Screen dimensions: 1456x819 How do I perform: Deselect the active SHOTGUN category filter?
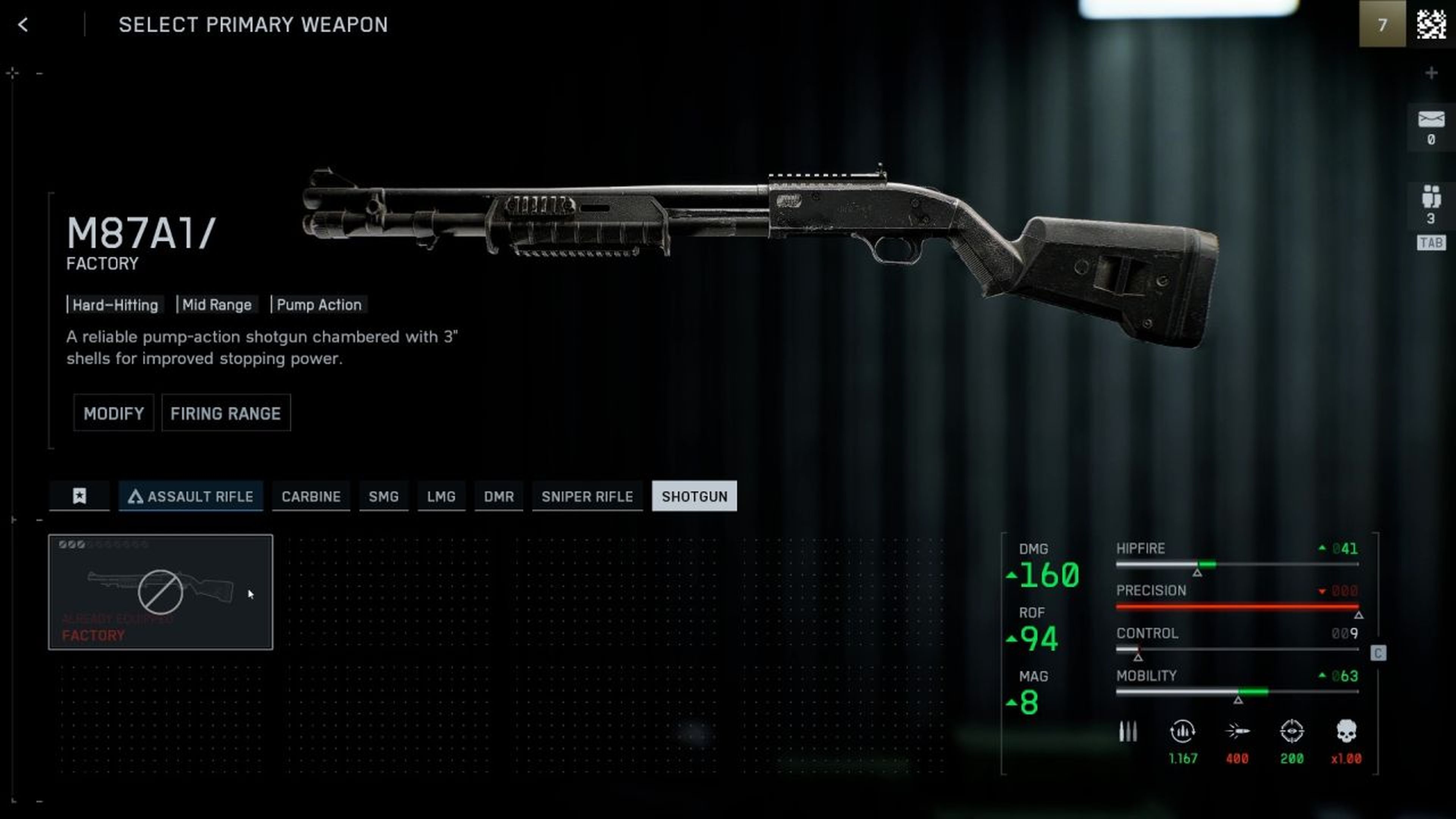[694, 496]
